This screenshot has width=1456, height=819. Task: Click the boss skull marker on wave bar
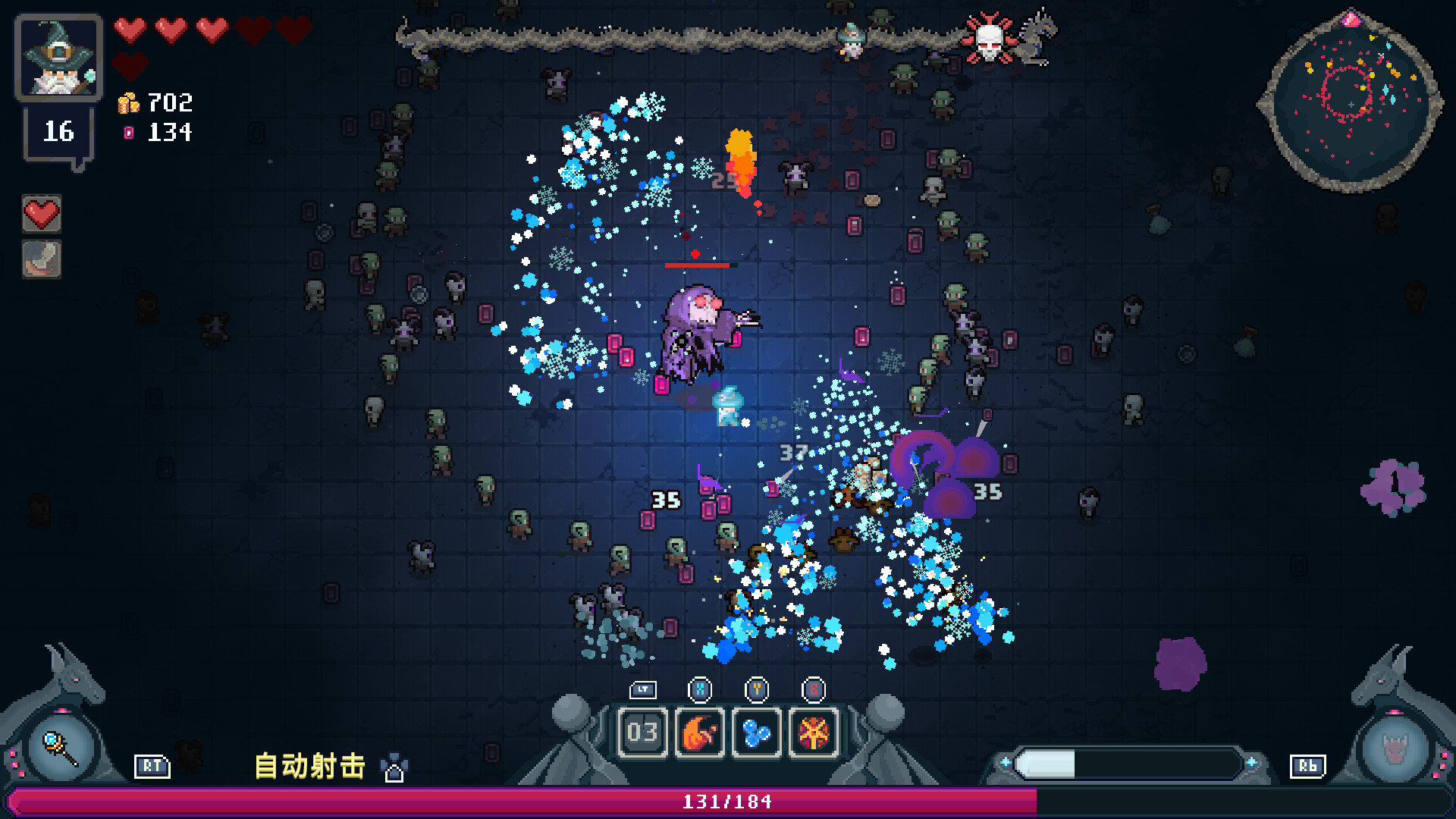(x=988, y=39)
